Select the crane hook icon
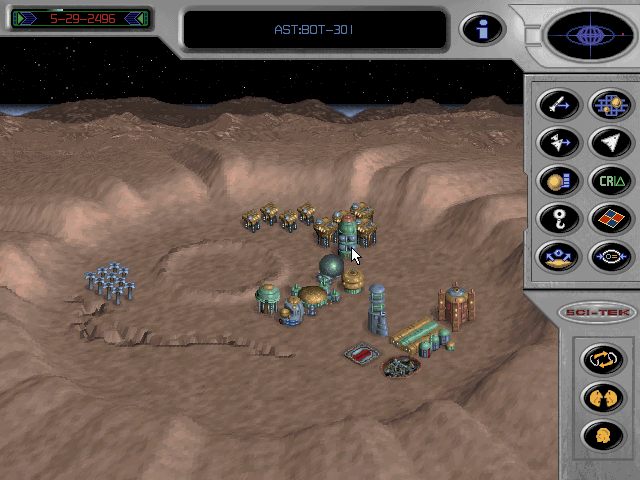The image size is (640, 480). [x=557, y=218]
